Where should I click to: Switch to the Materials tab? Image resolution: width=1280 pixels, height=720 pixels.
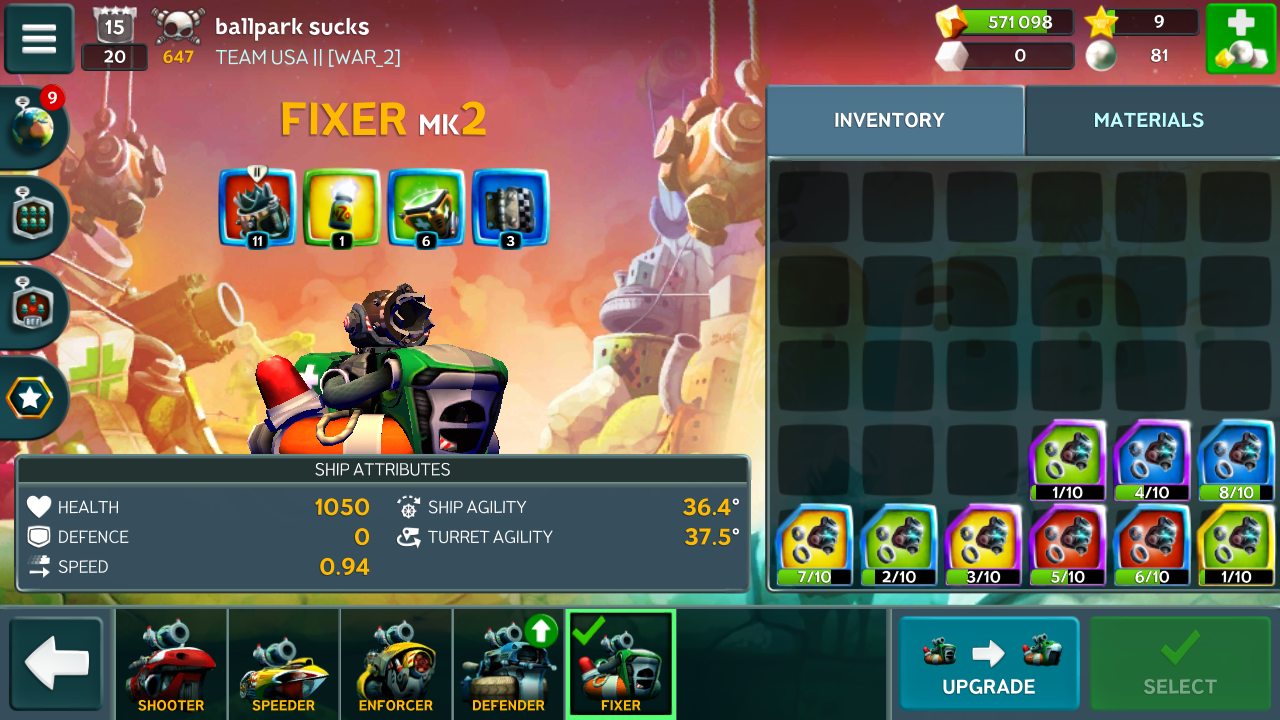click(x=1148, y=120)
